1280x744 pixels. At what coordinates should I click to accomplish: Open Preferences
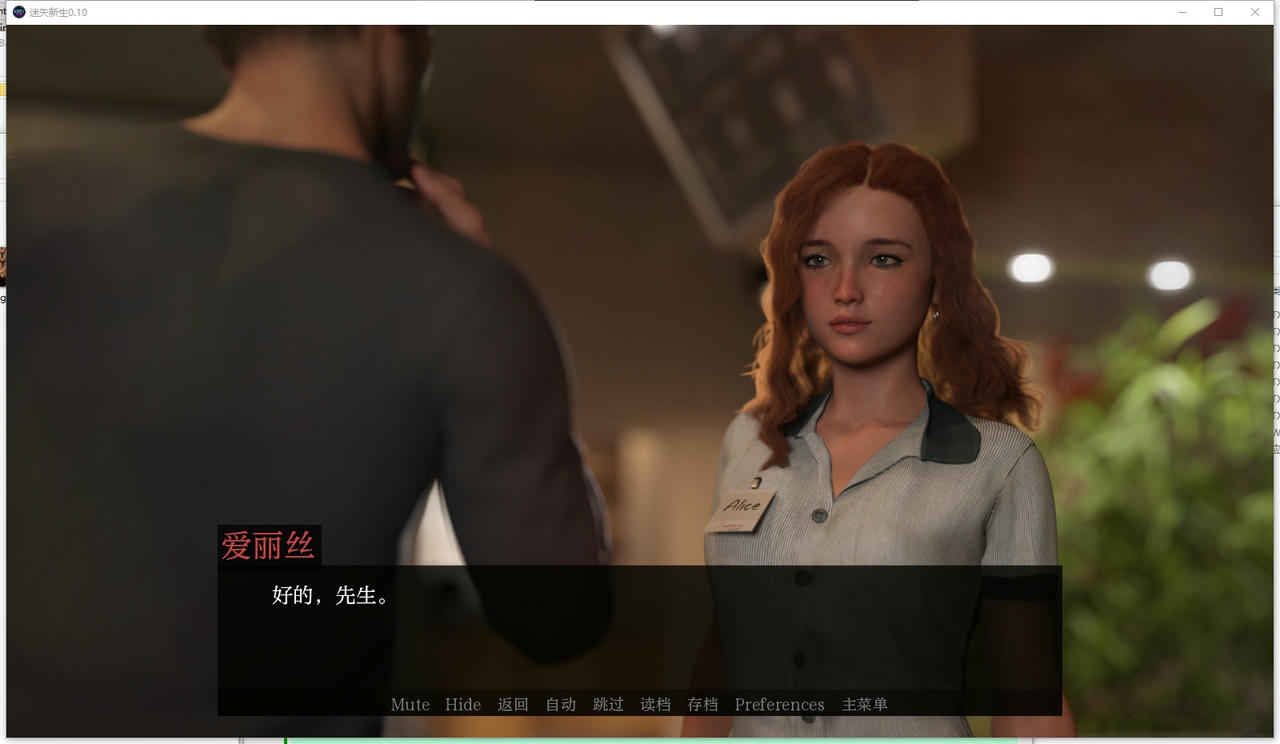779,704
